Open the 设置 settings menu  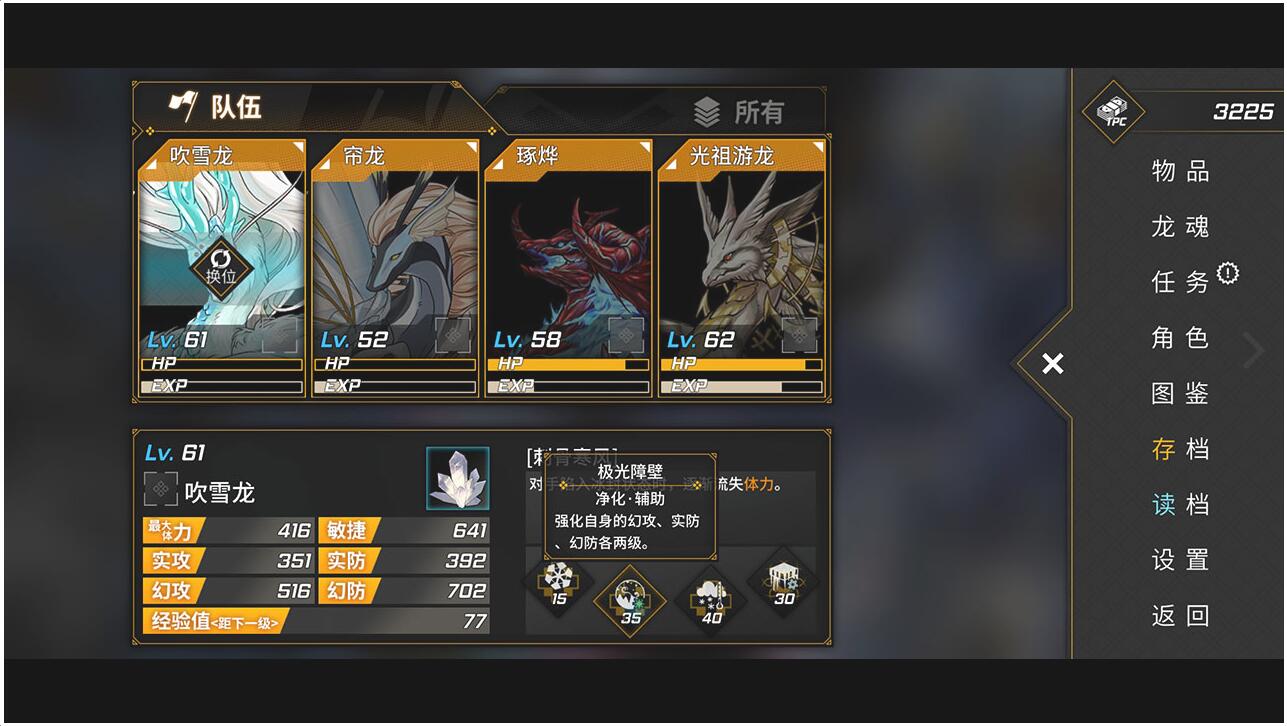[x=1180, y=560]
